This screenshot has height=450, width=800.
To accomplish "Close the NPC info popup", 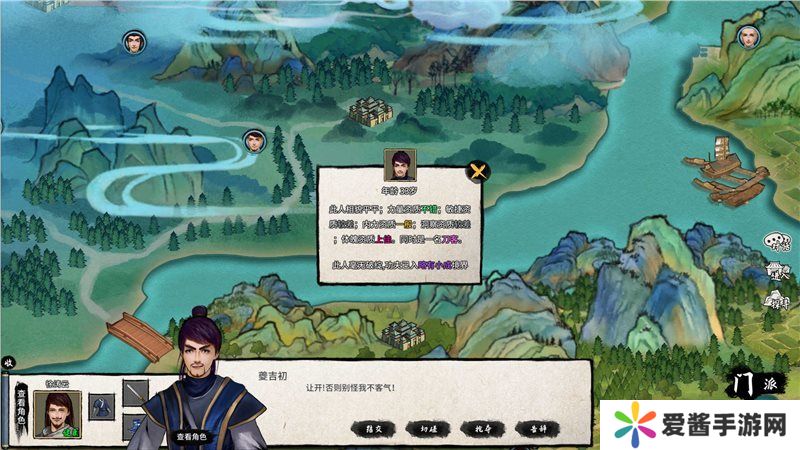I will point(478,170).
